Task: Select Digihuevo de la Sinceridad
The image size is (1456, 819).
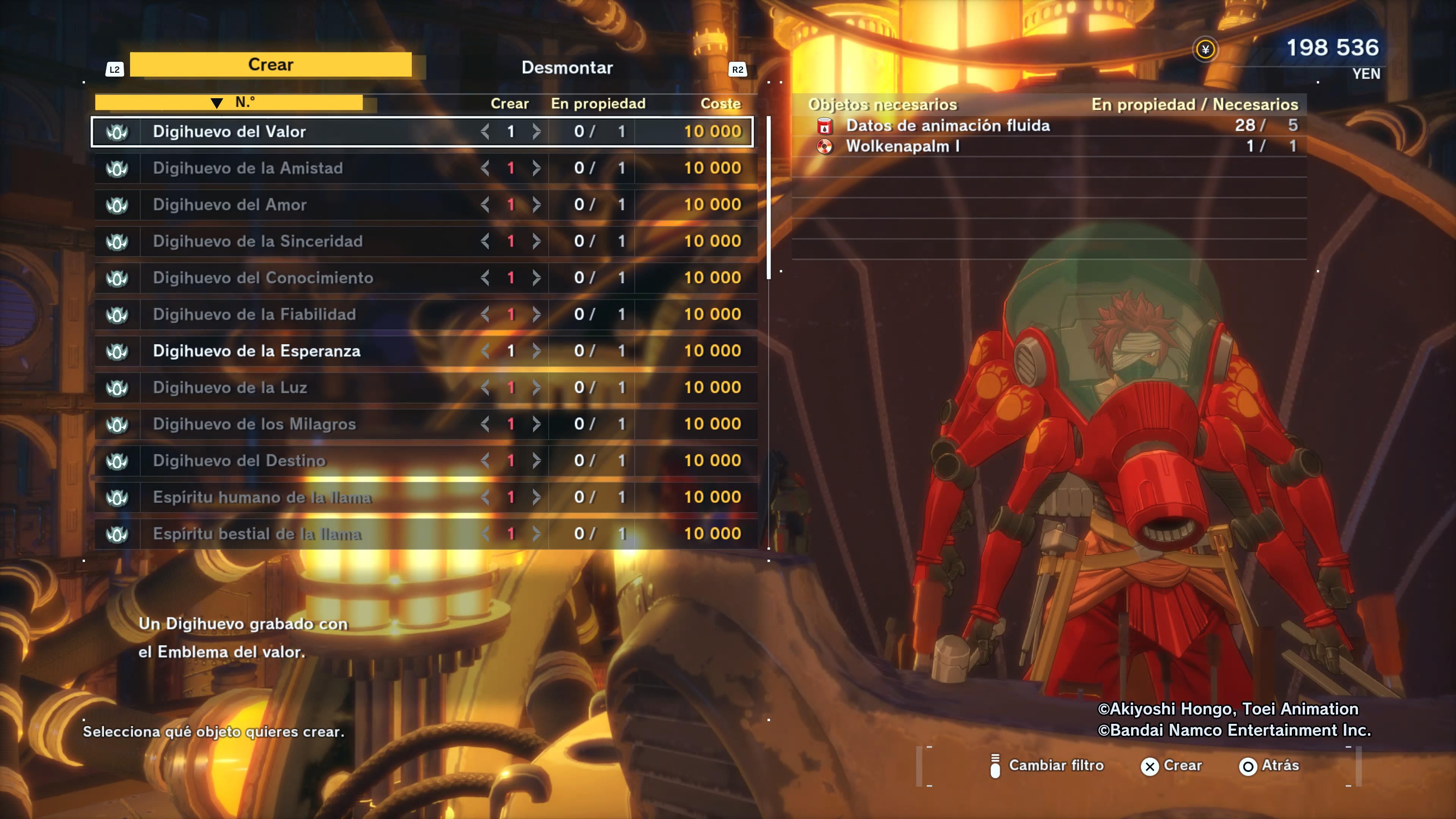Action: [x=257, y=242]
